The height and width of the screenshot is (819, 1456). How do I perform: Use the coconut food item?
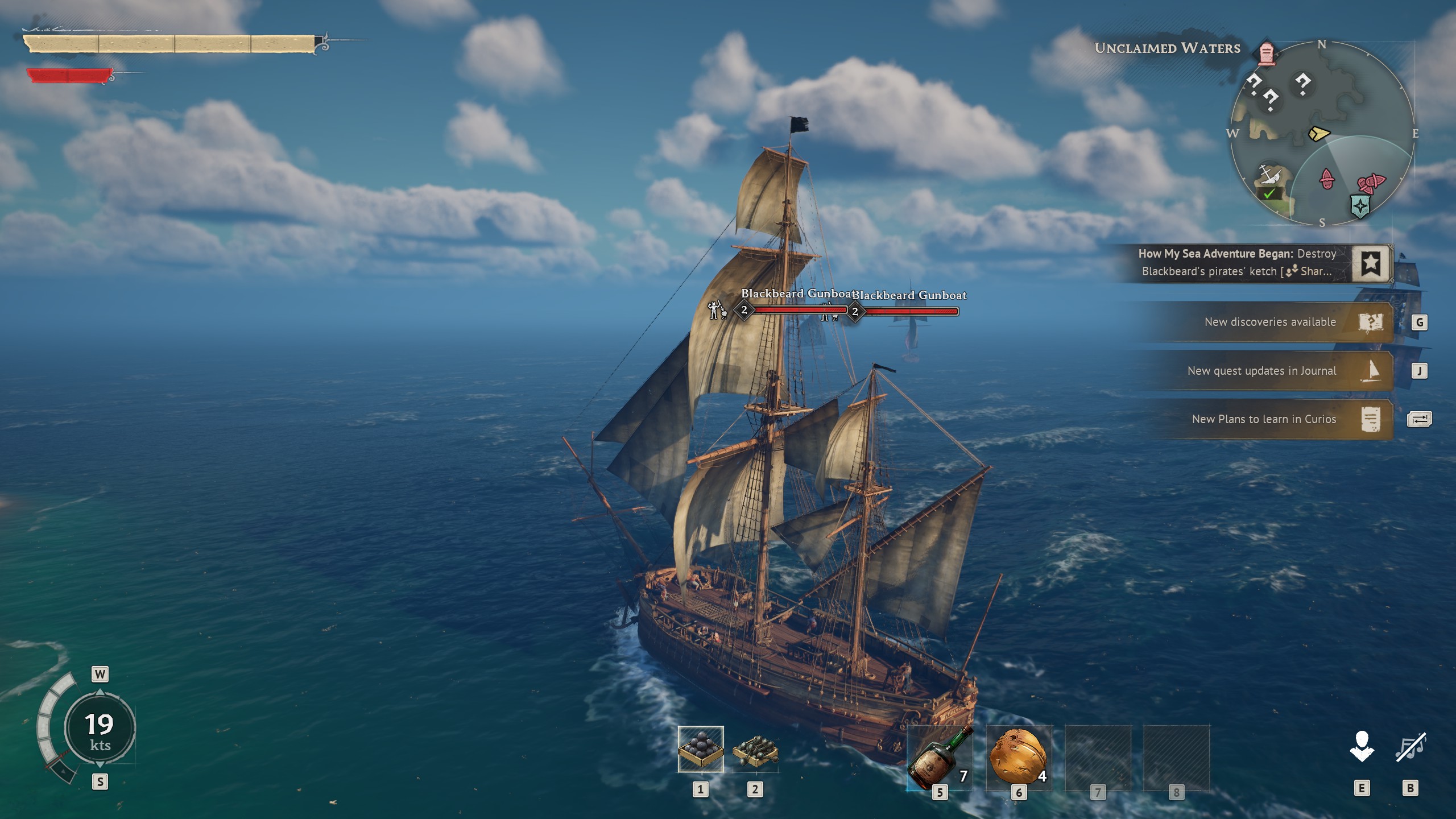click(1018, 758)
